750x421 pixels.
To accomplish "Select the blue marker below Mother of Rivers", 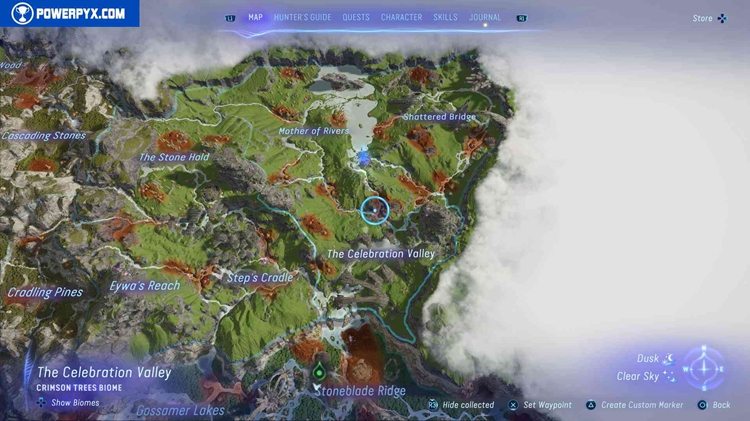I will pos(364,158).
